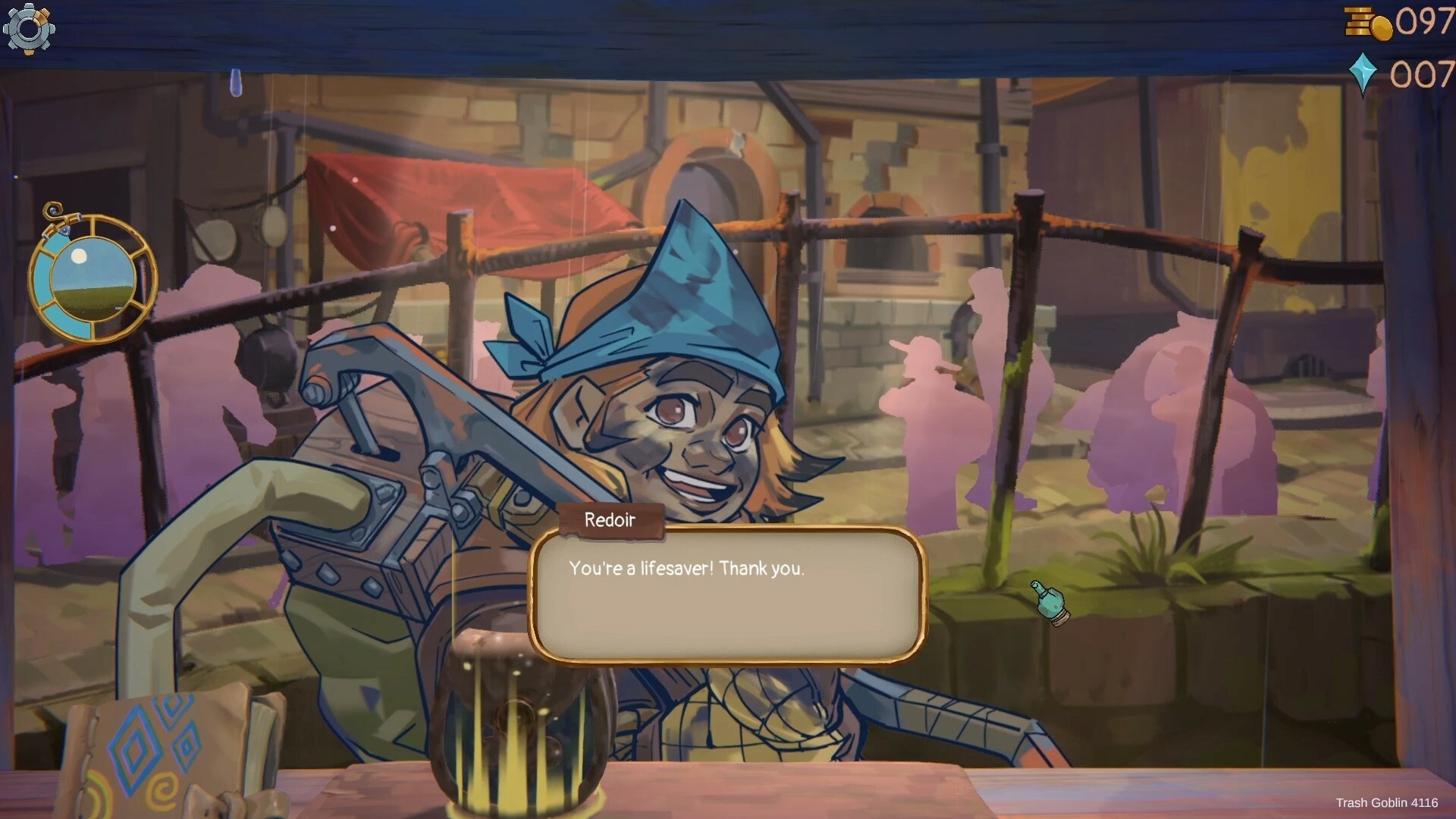Click Redoir's name plate
The image size is (1456, 819).
coord(609,520)
